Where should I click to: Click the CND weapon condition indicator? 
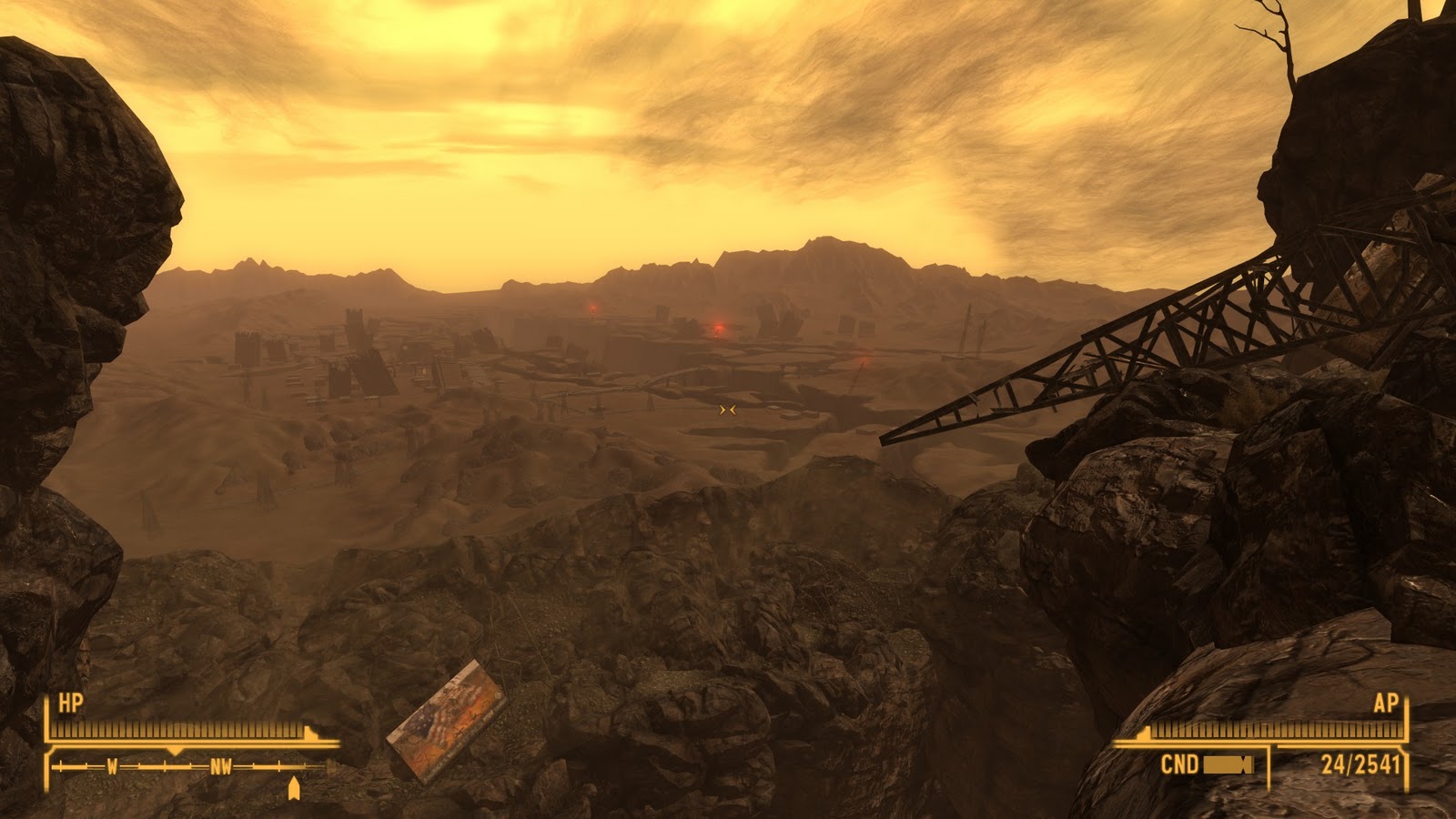(1180, 763)
